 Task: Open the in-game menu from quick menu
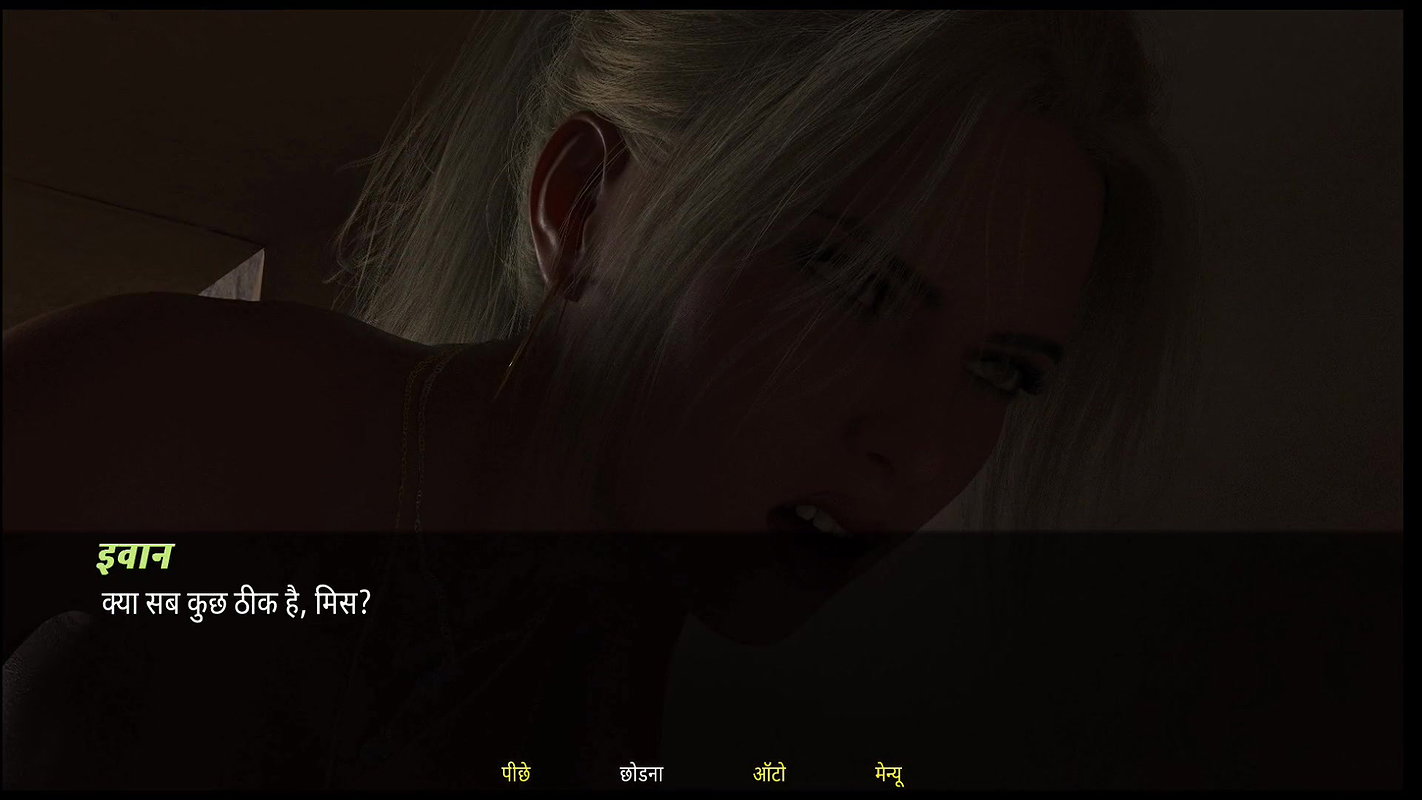pos(888,772)
